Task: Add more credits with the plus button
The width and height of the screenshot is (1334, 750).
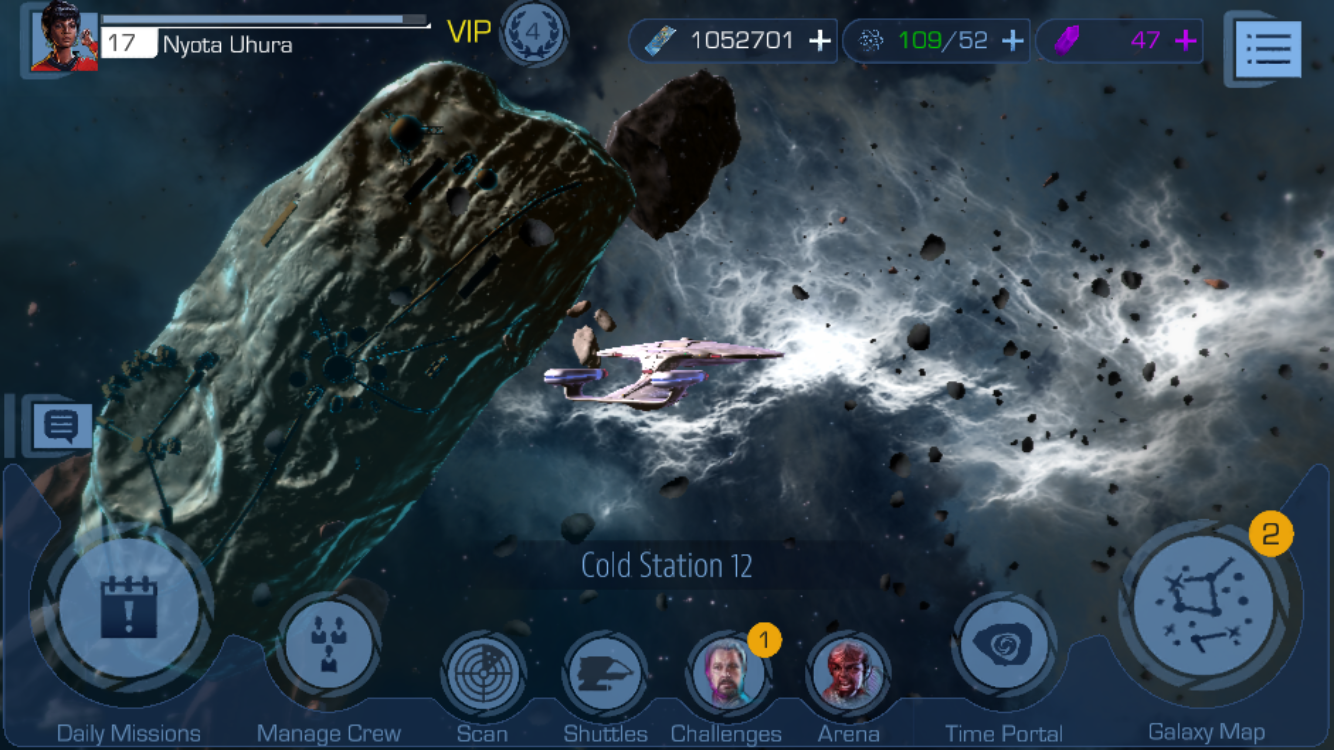Action: [820, 41]
